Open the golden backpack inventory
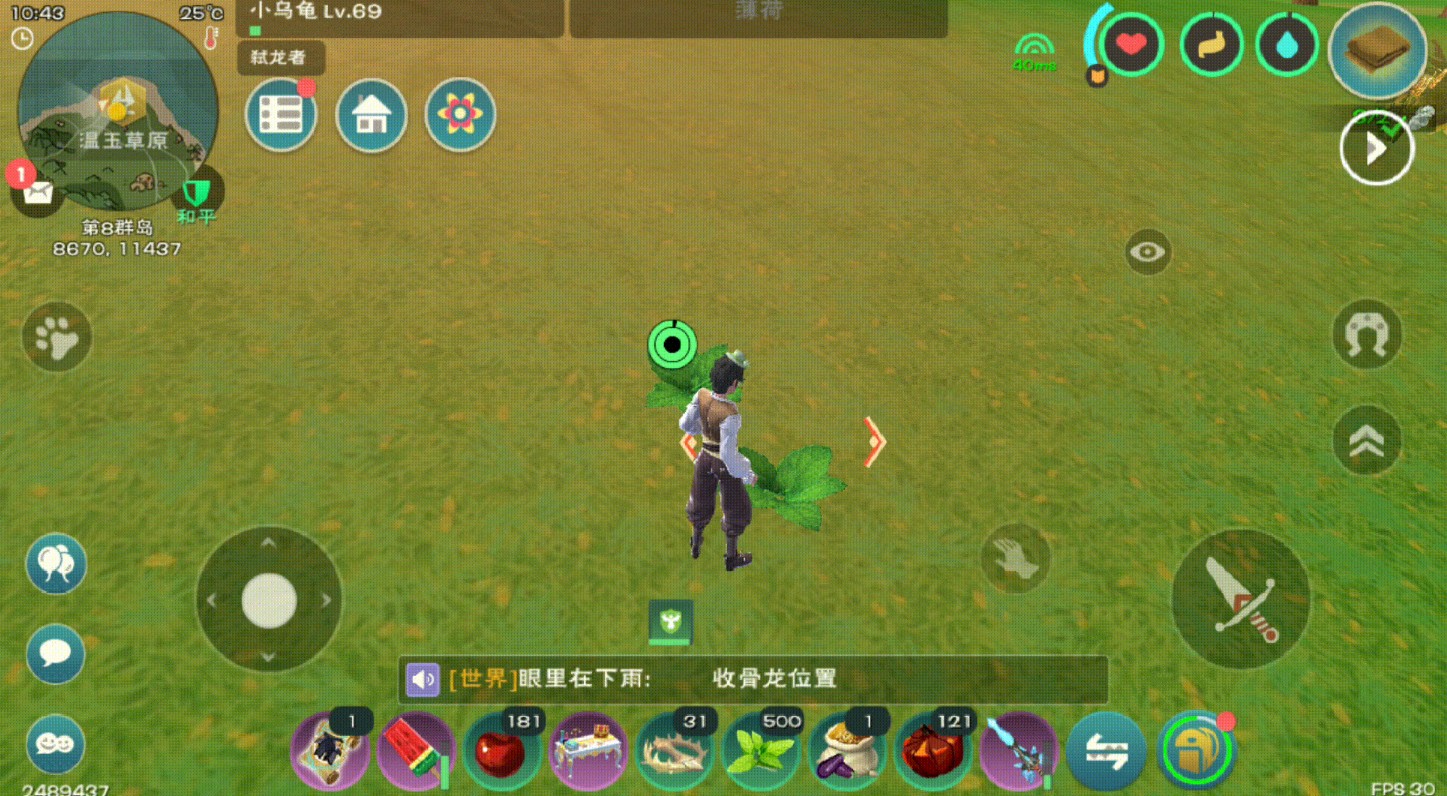Image resolution: width=1447 pixels, height=796 pixels. coord(1196,752)
